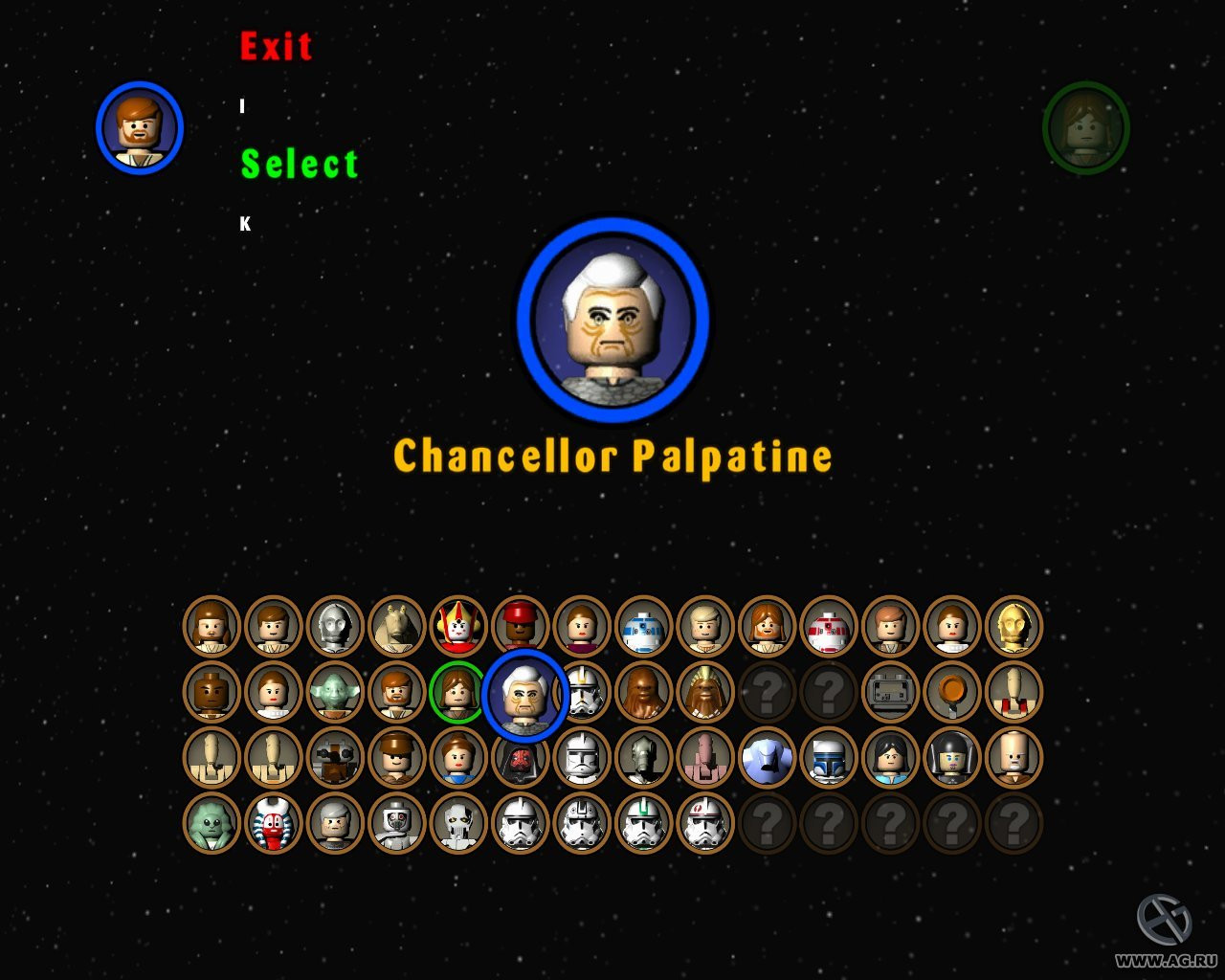Select the Shaak Ti character icon
This screenshot has height=980, width=1225.
tap(273, 825)
